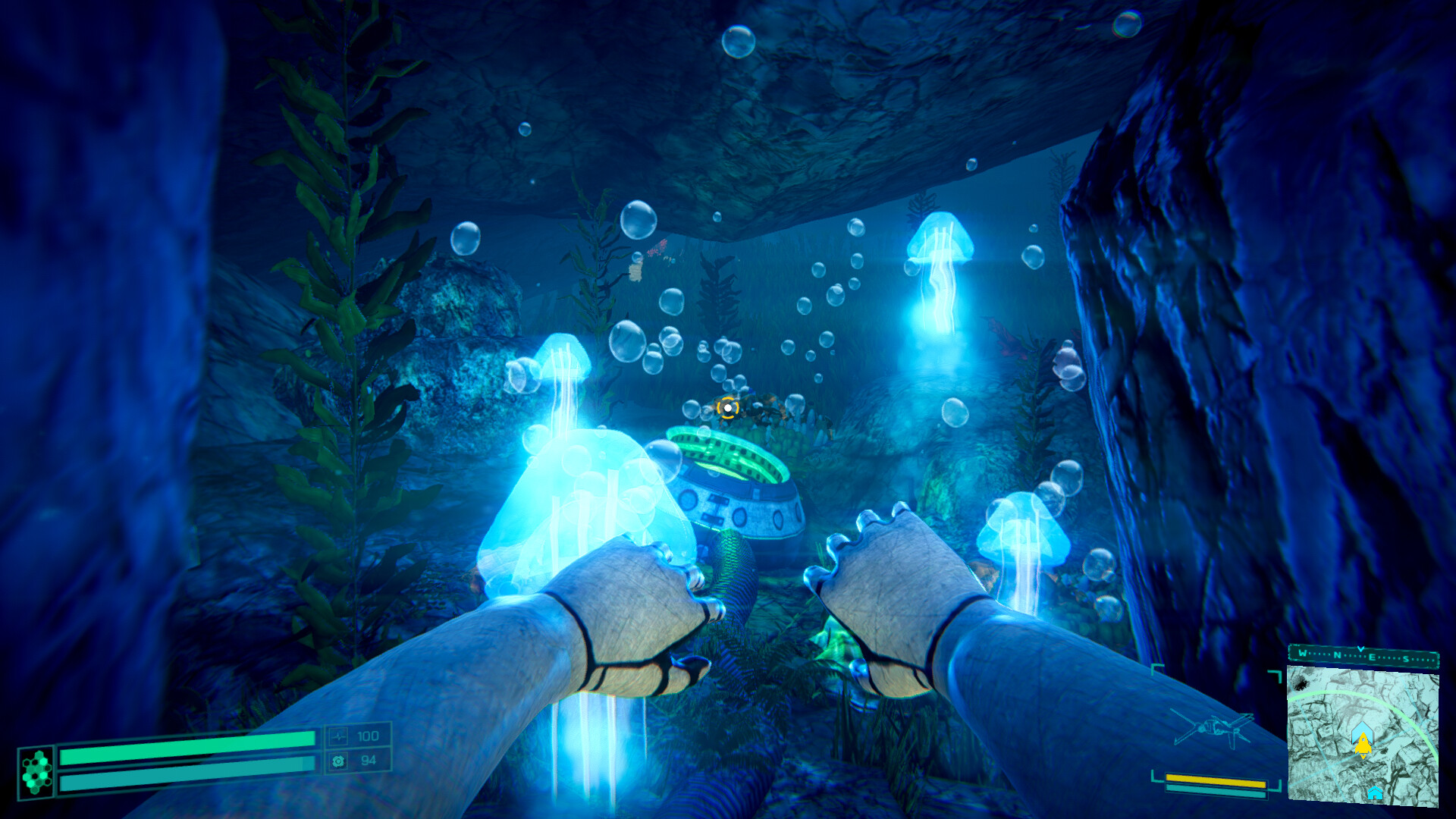Click the E label on the compass bar

tap(1373, 657)
